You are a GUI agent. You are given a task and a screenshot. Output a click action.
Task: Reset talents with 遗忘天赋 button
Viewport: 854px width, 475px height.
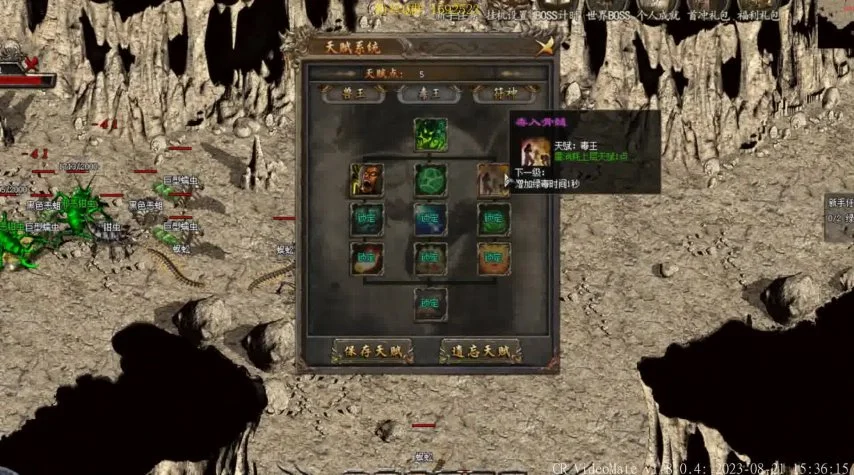(x=481, y=351)
